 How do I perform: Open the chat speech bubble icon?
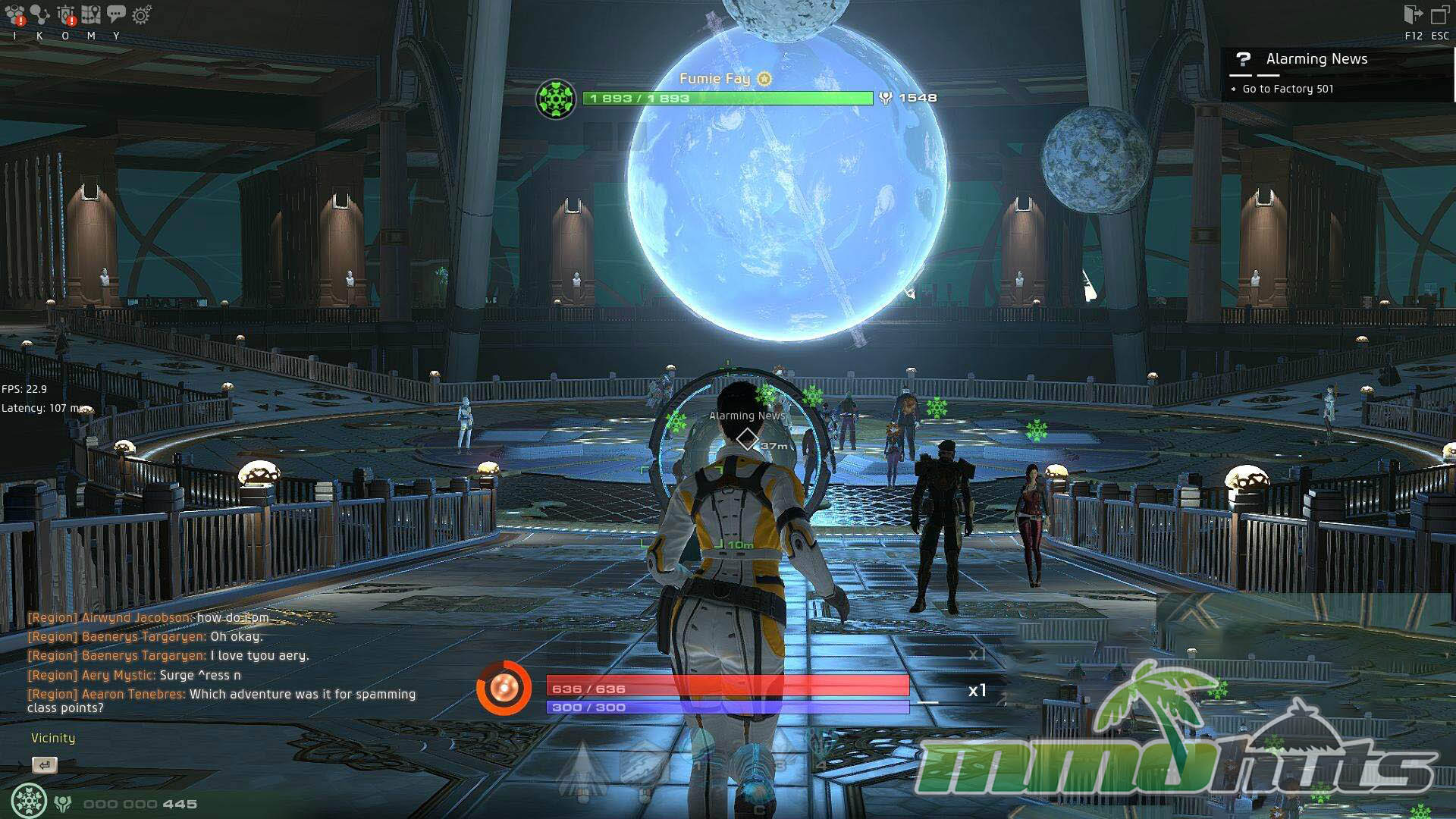click(116, 13)
